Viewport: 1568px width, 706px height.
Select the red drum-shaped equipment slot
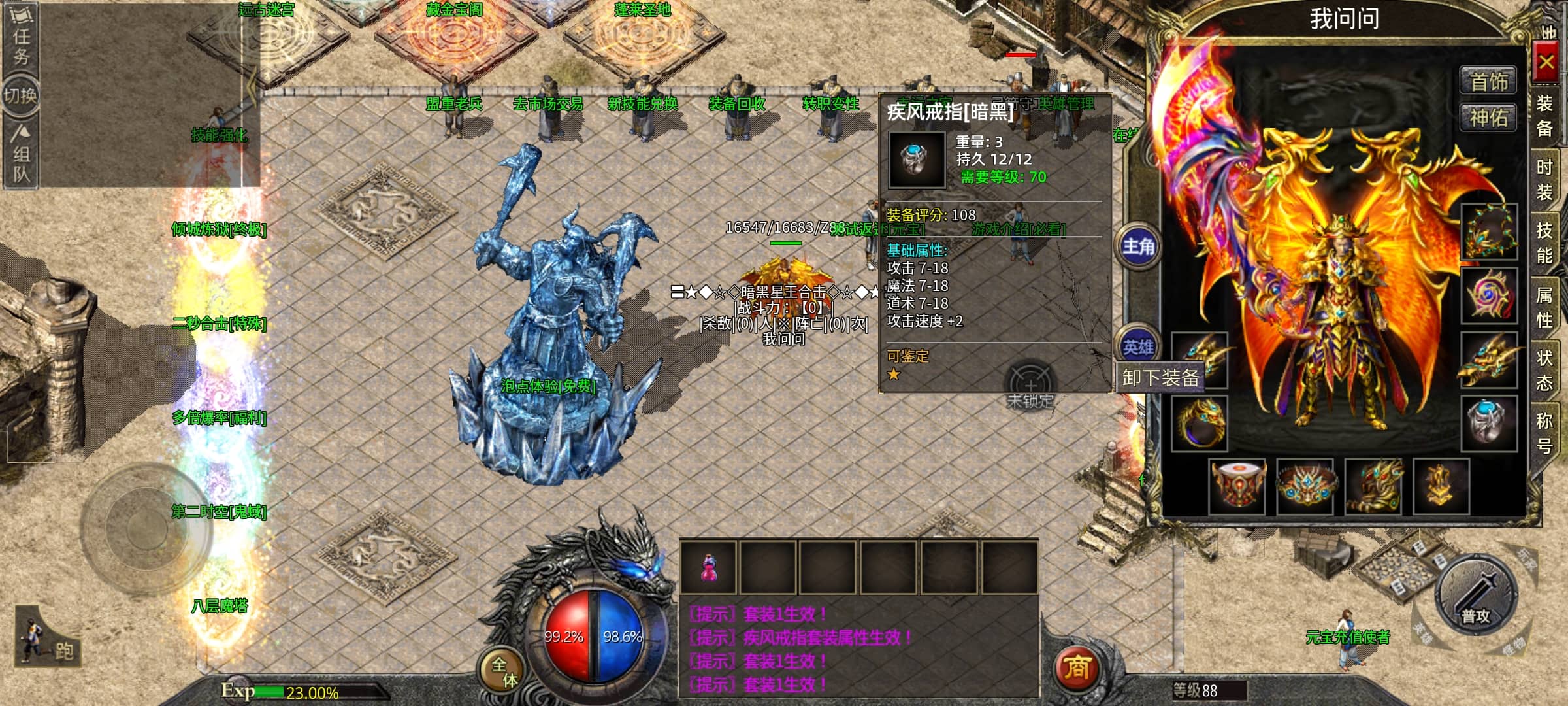1237,486
